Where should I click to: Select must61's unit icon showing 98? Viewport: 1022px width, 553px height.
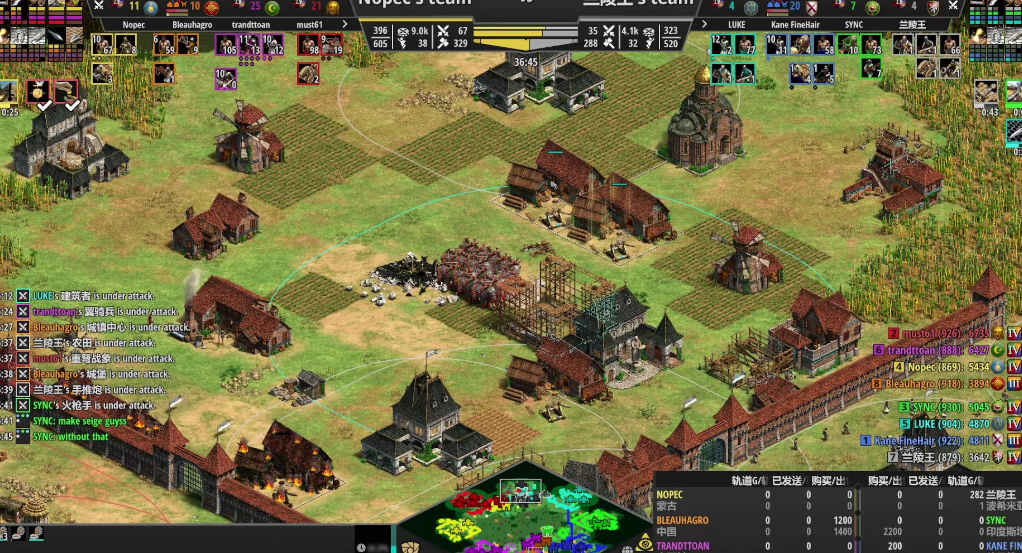pos(307,45)
